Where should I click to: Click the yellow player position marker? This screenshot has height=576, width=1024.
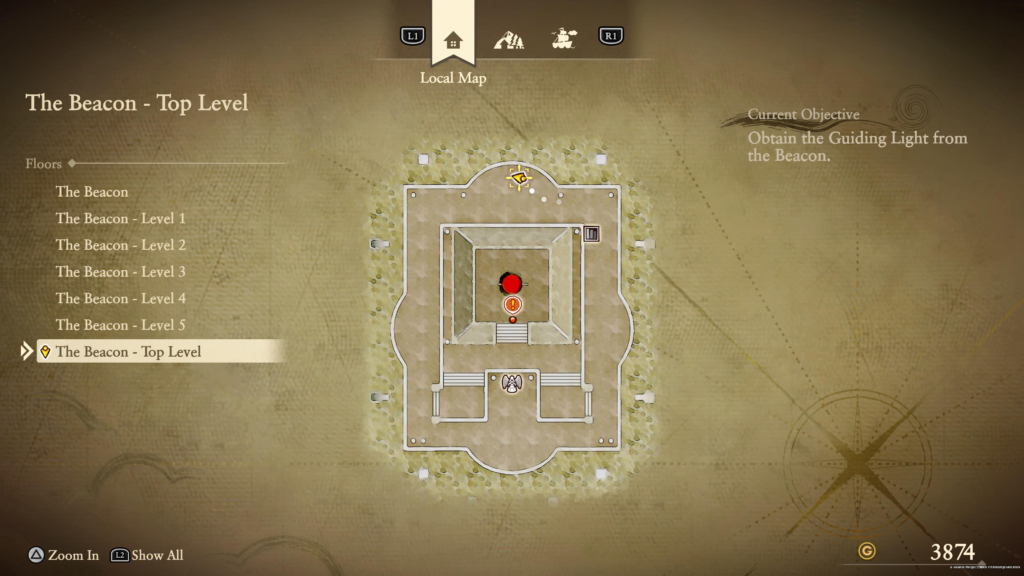pyautogui.click(x=519, y=179)
